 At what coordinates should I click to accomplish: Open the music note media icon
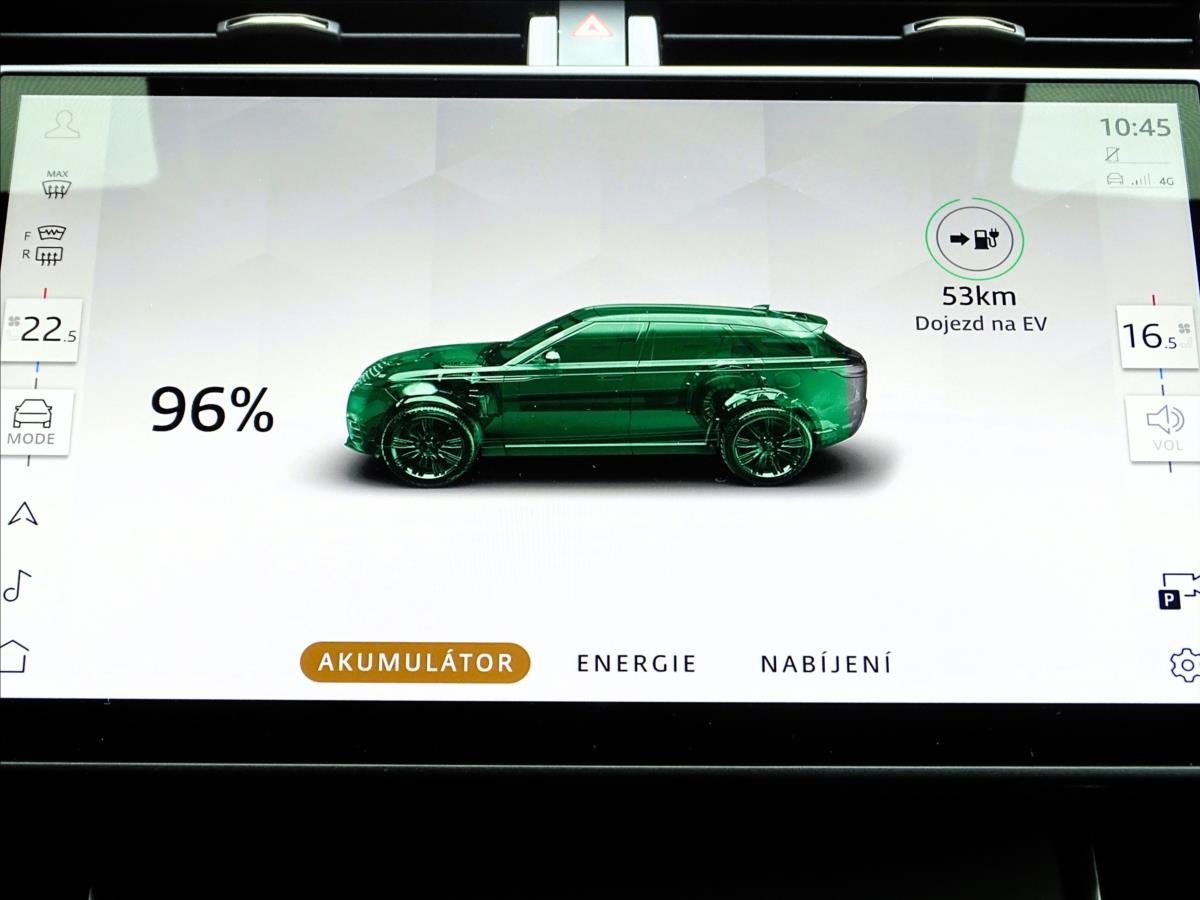pos(17,585)
